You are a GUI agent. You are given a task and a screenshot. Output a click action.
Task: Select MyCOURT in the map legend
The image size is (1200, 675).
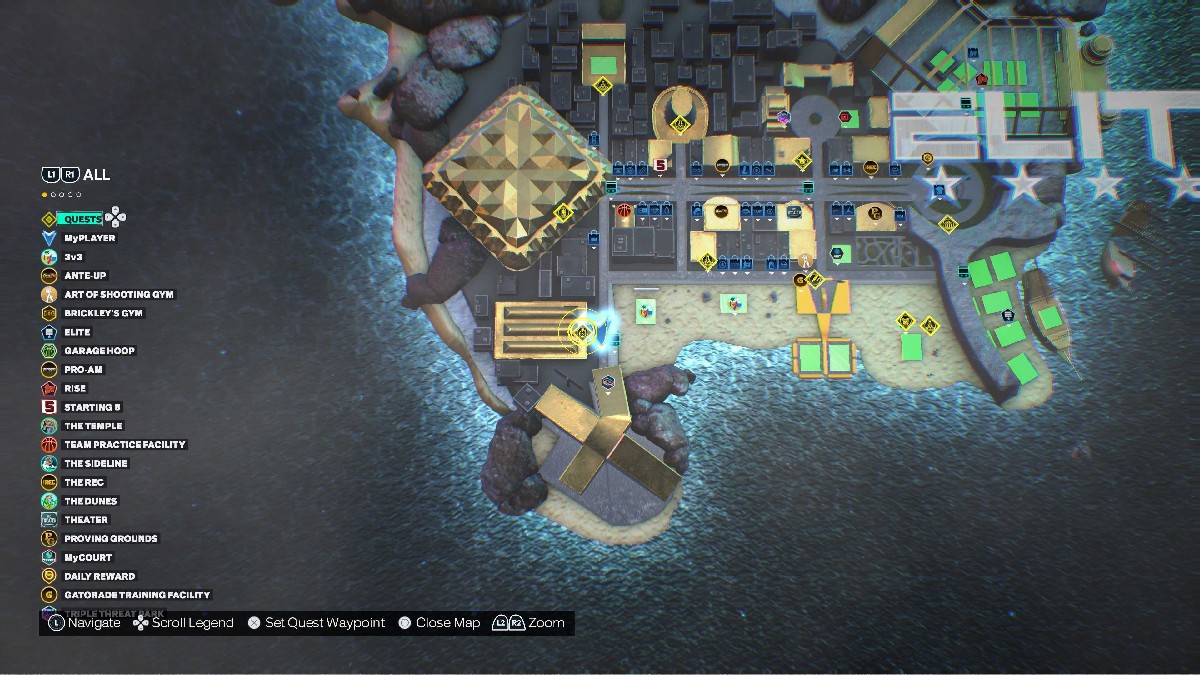coord(88,557)
